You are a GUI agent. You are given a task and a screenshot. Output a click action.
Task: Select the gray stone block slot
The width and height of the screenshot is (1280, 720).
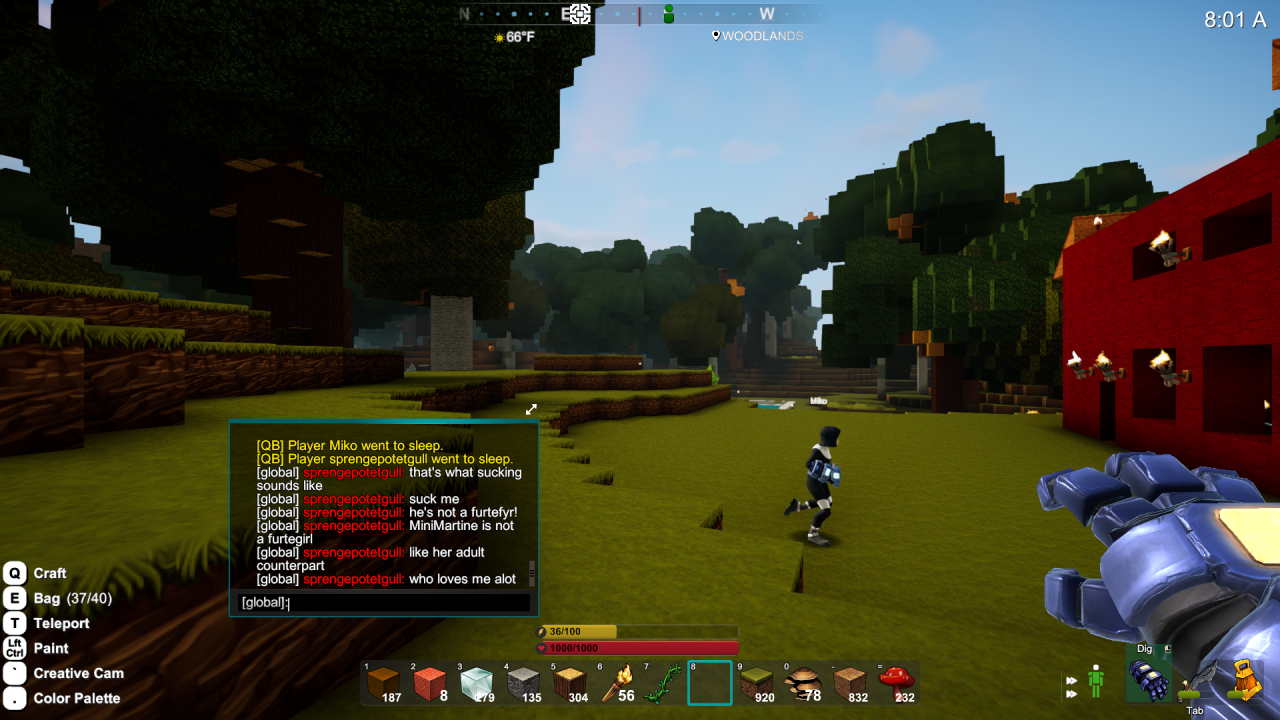(522, 683)
